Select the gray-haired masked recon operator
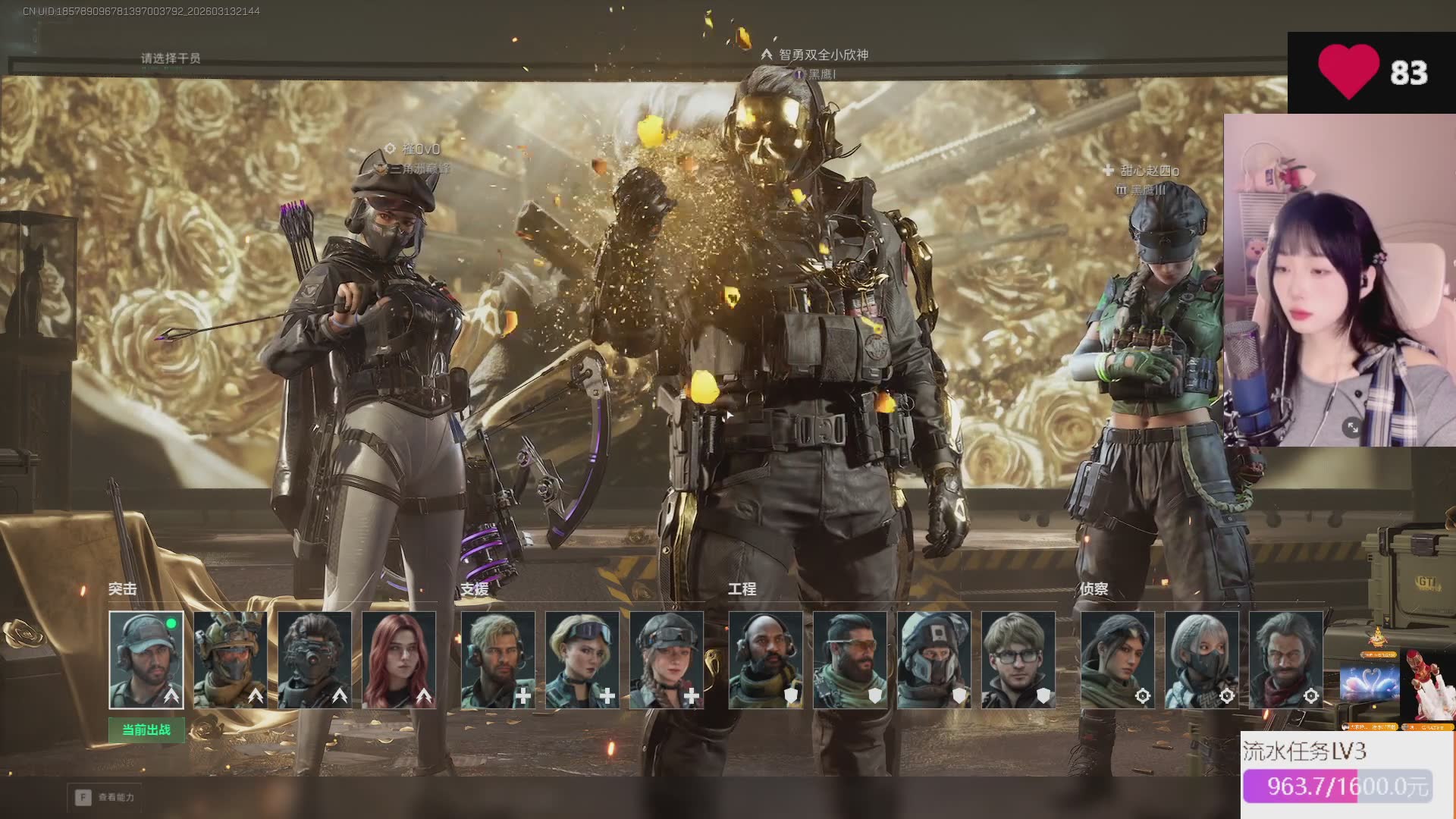Screen dimensions: 1456x819 pos(1201,660)
